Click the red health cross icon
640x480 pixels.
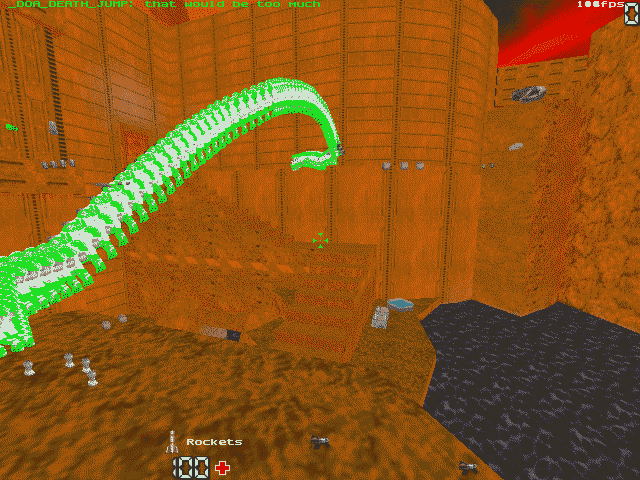(222, 467)
